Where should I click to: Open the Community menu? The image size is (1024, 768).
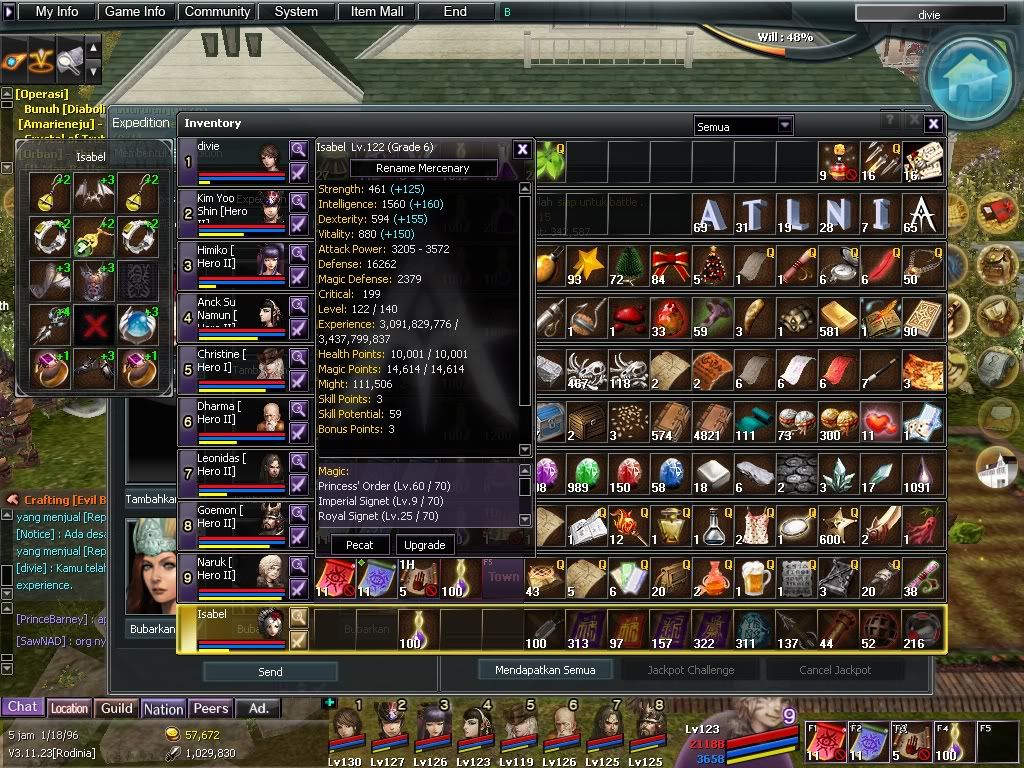pyautogui.click(x=217, y=12)
